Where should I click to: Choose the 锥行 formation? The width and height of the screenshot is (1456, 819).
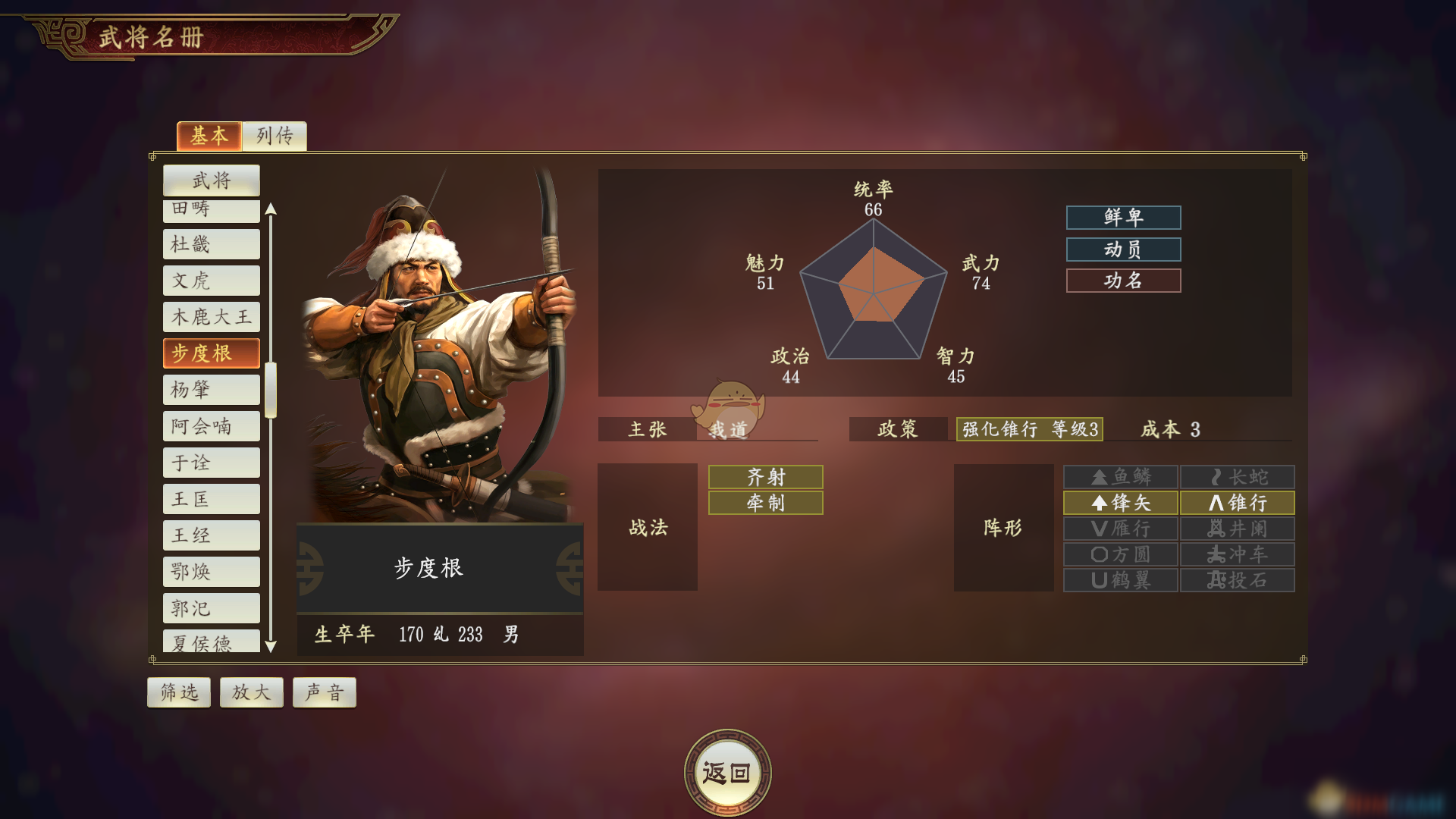click(1237, 503)
